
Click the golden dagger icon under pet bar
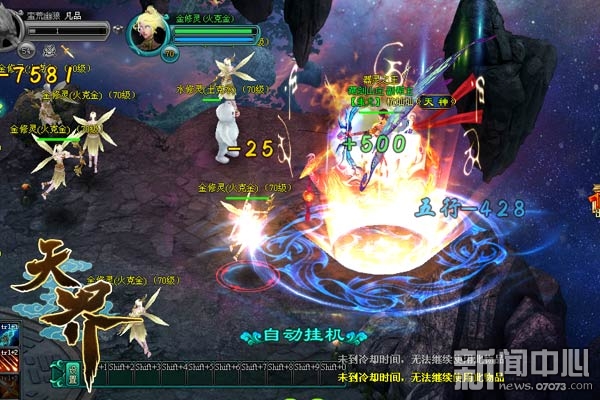pos(66,49)
